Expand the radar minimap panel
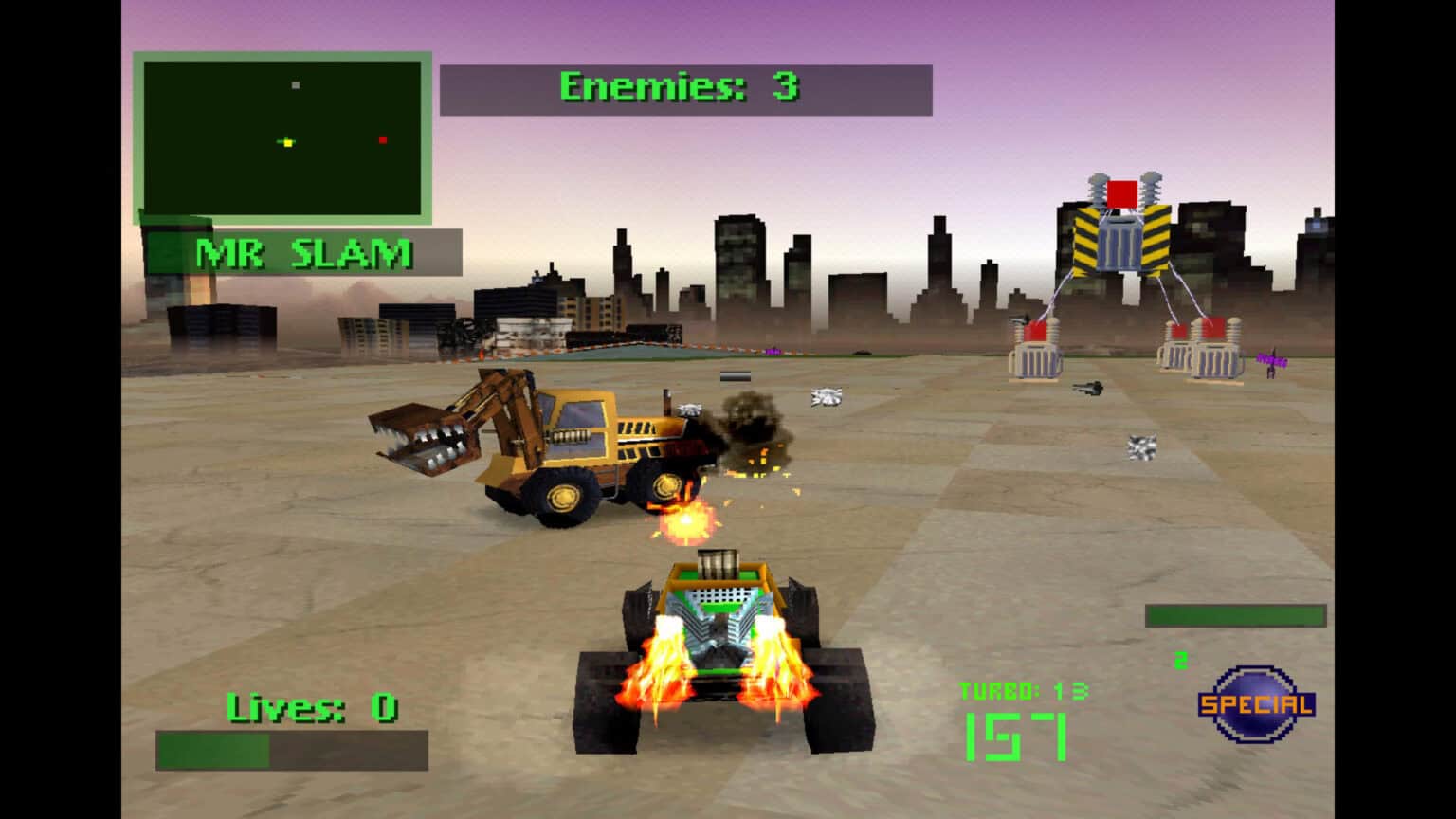The width and height of the screenshot is (1456, 819). point(283,136)
